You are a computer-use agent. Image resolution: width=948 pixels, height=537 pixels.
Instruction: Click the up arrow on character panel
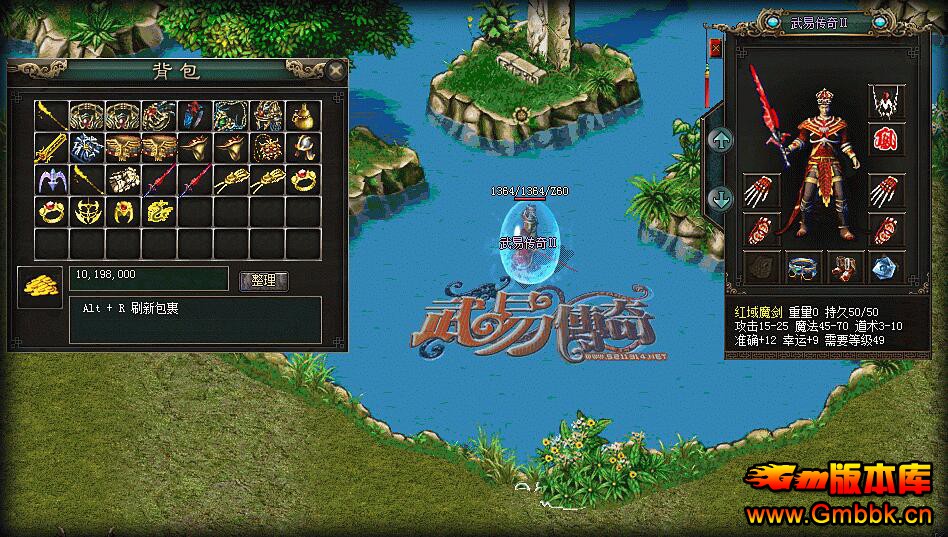[x=720, y=140]
